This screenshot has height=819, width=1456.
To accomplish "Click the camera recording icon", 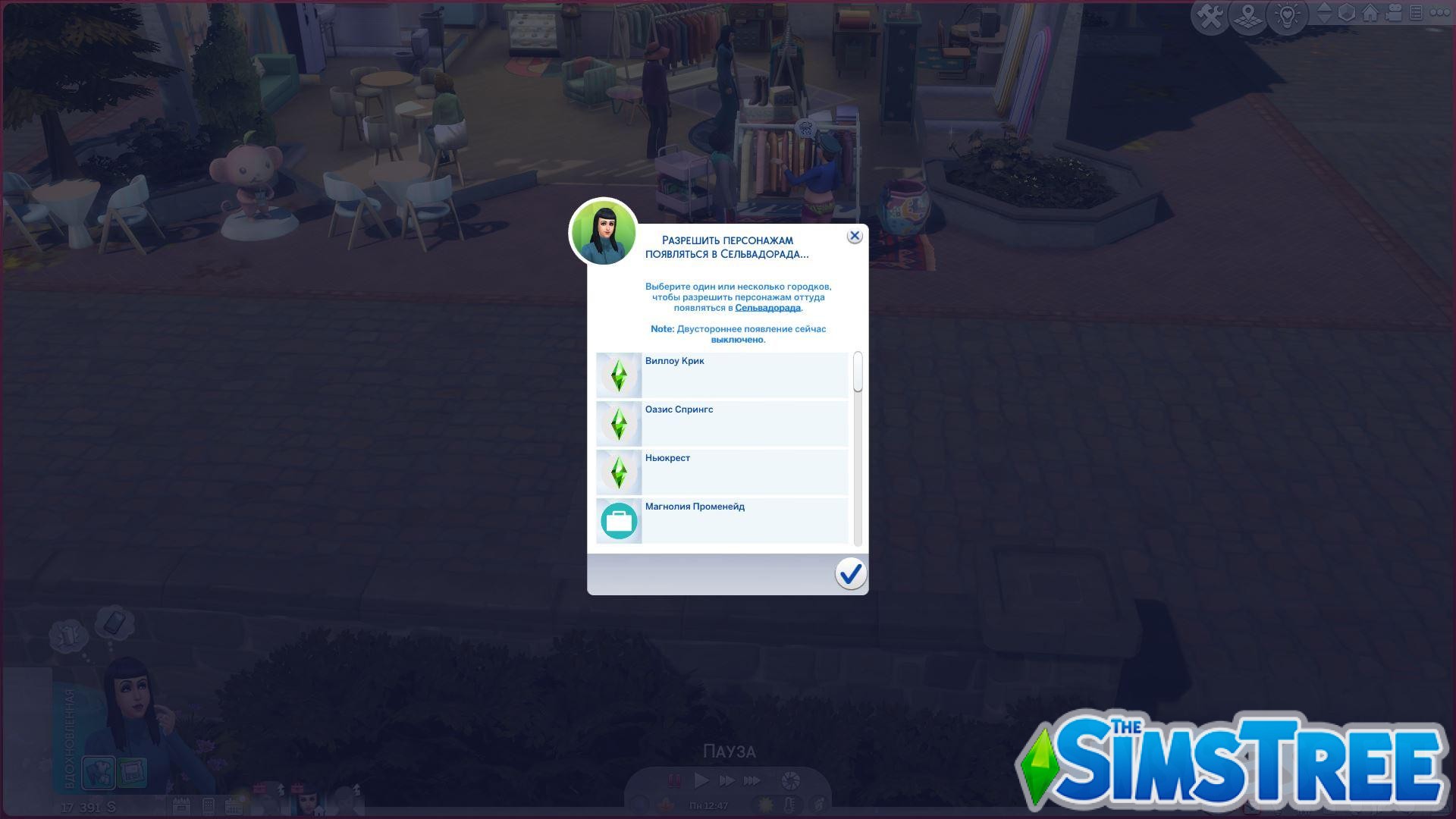I will (x=1394, y=14).
